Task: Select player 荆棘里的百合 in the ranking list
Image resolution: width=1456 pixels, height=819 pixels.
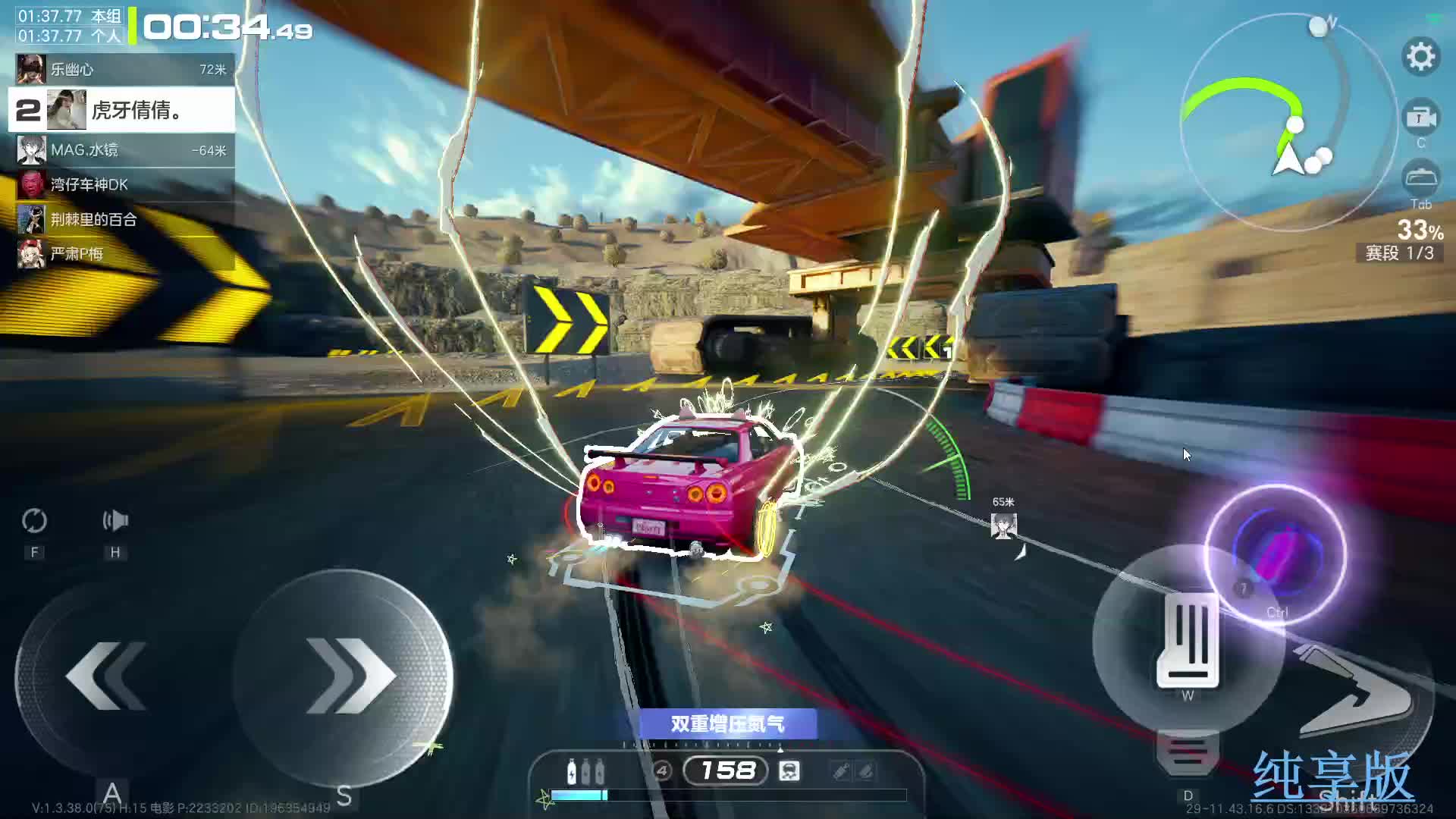Action: [x=121, y=220]
